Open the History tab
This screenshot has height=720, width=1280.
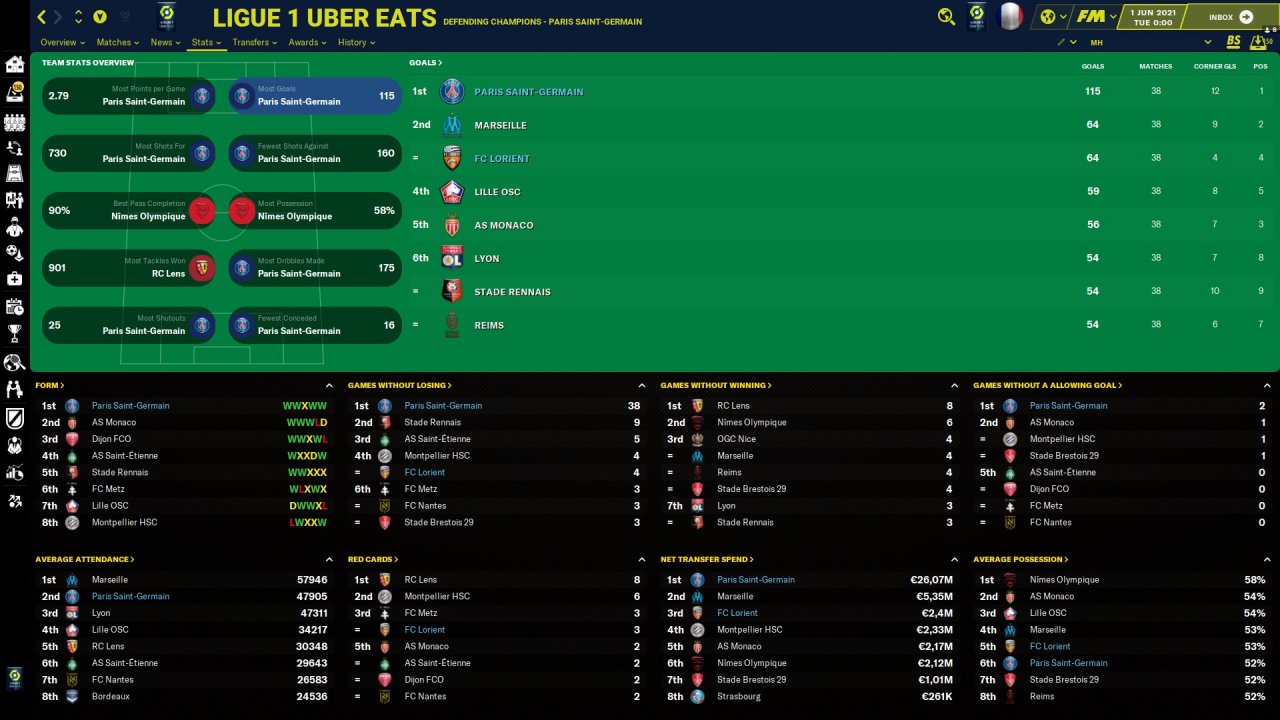click(356, 43)
